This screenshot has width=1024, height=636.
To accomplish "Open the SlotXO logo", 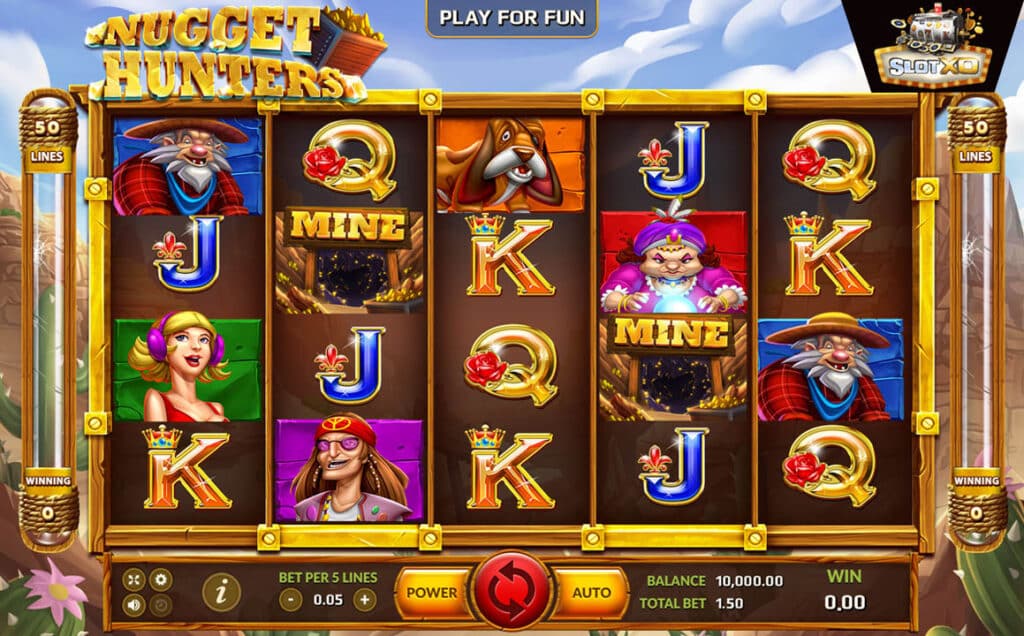I will (934, 48).
